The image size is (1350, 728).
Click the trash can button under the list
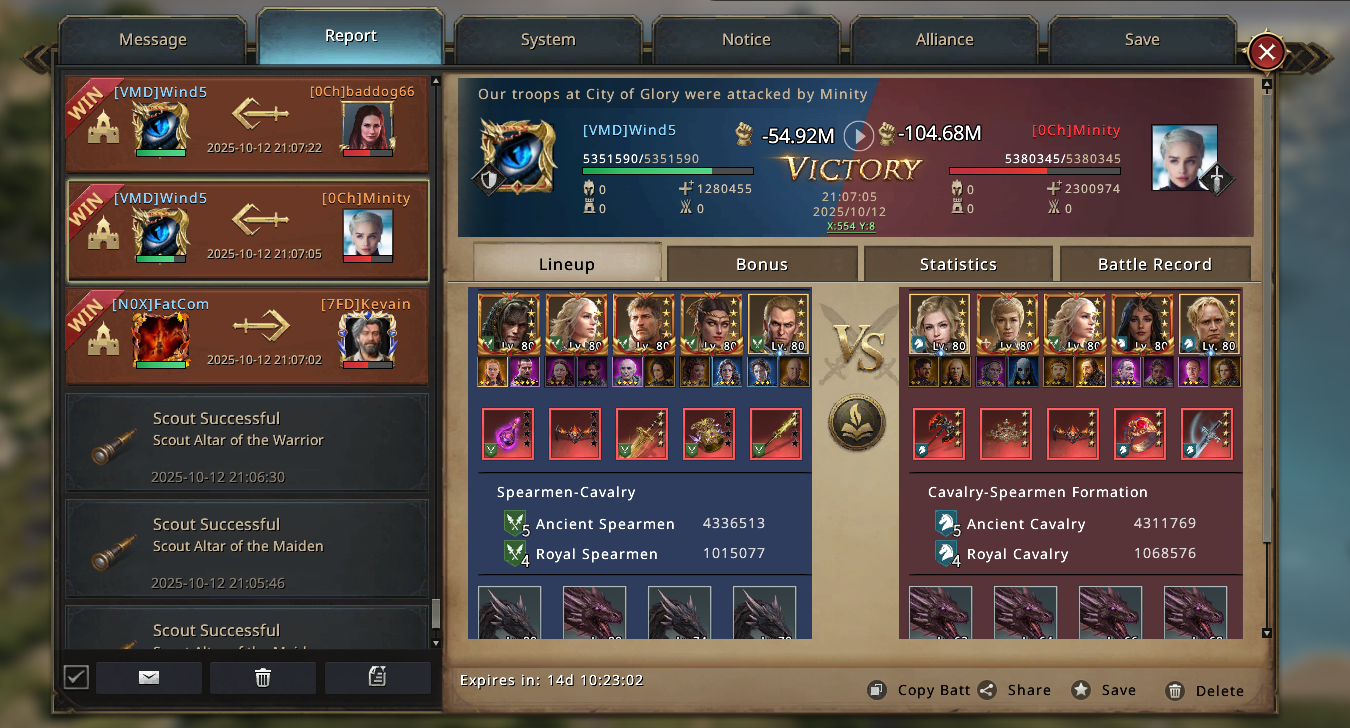coord(263,678)
